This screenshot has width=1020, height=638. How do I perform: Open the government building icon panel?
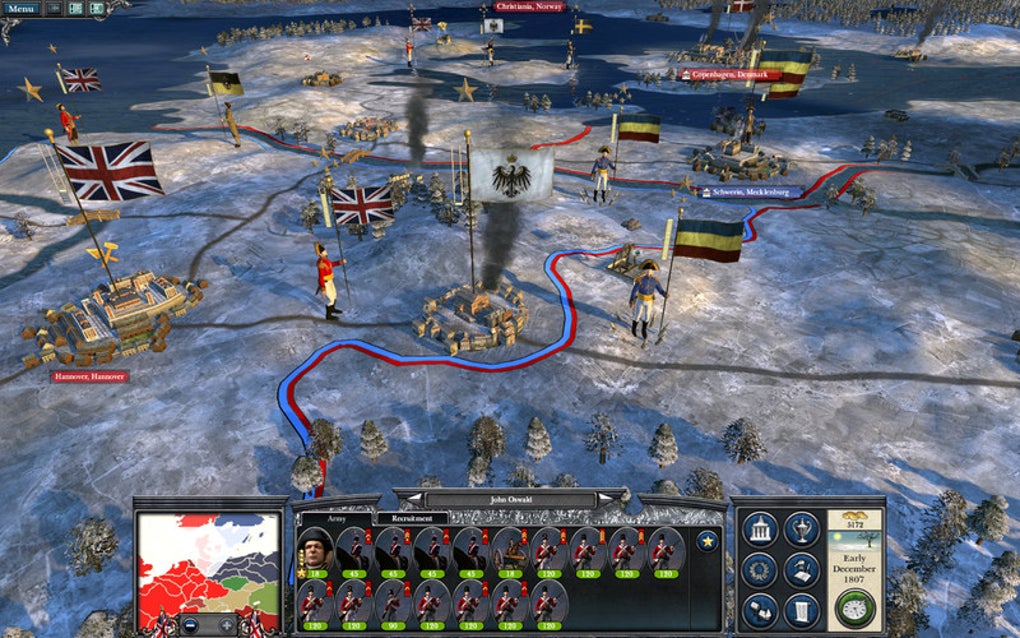pyautogui.click(x=761, y=530)
